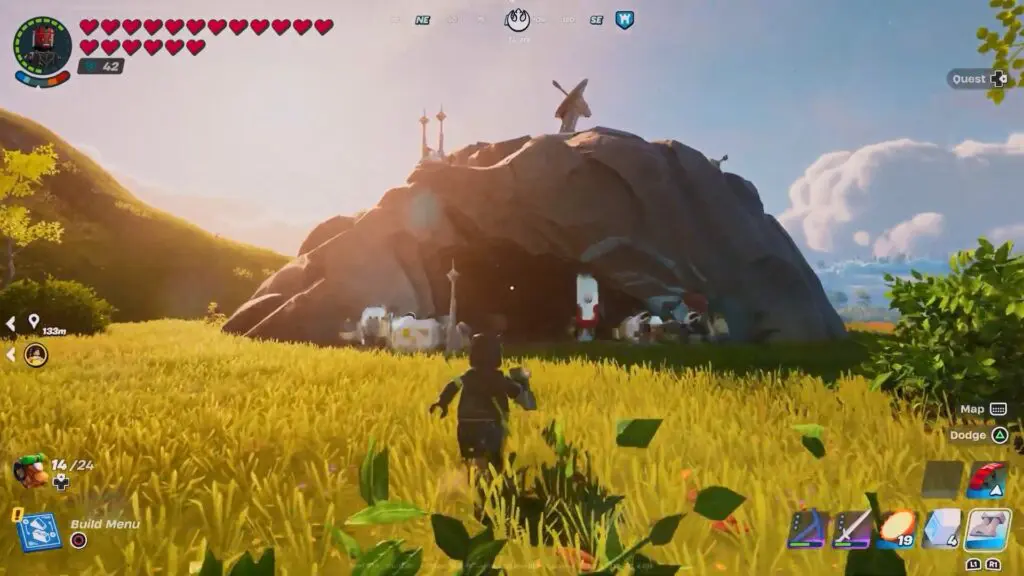1024x576 pixels.
Task: Open the Quest tracker
Action: 977,79
